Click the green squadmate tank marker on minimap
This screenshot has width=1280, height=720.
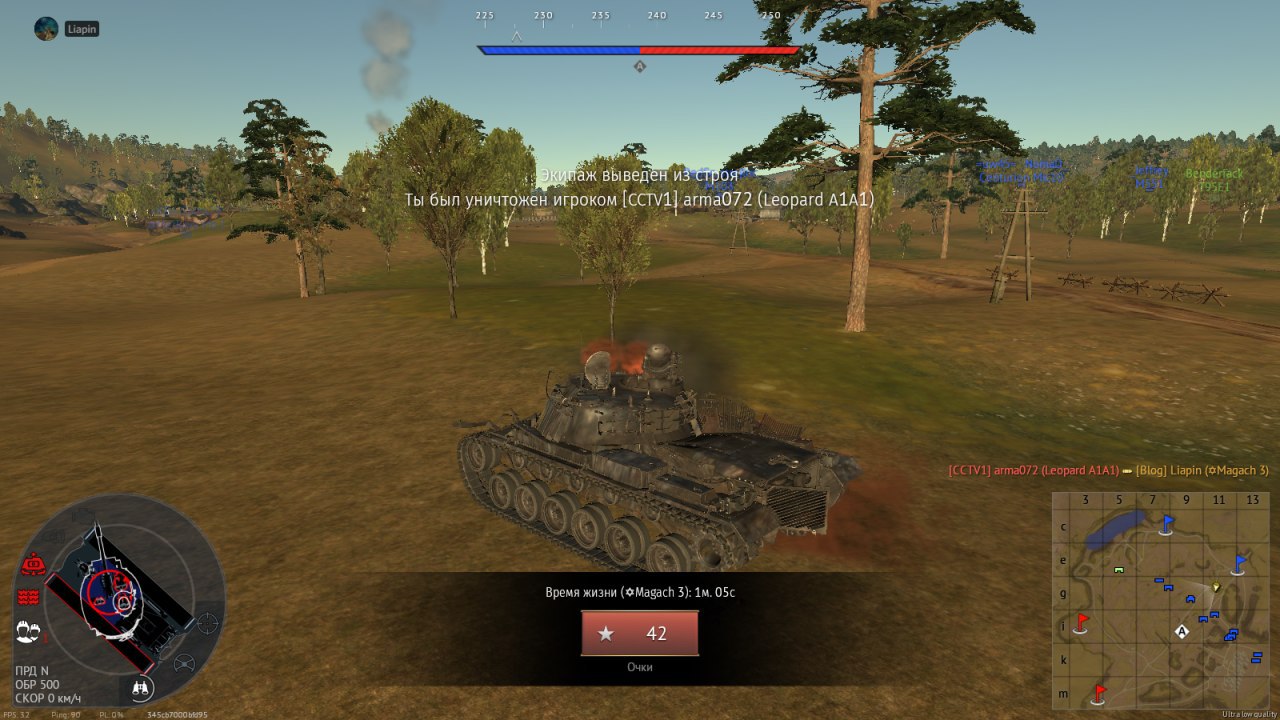click(x=1119, y=569)
